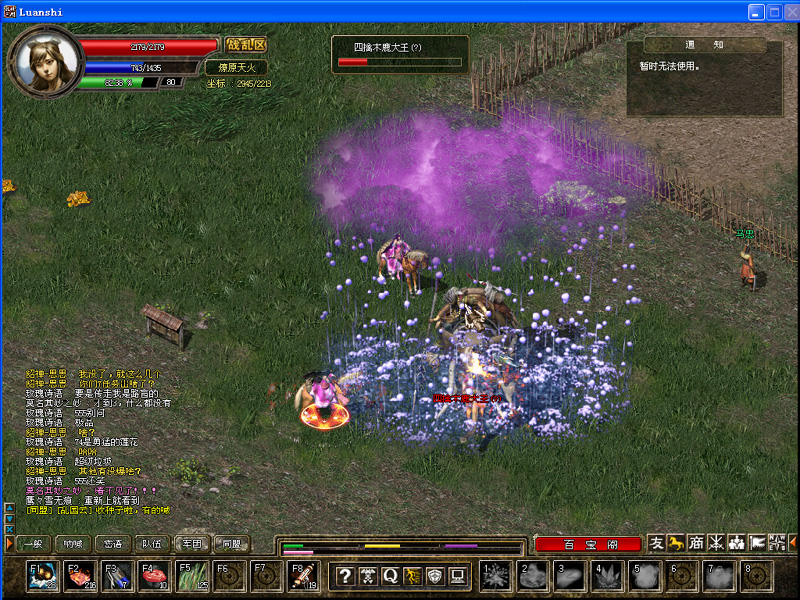Click the 战乱区 zone button
The width and height of the screenshot is (800, 600).
pyautogui.click(x=245, y=45)
